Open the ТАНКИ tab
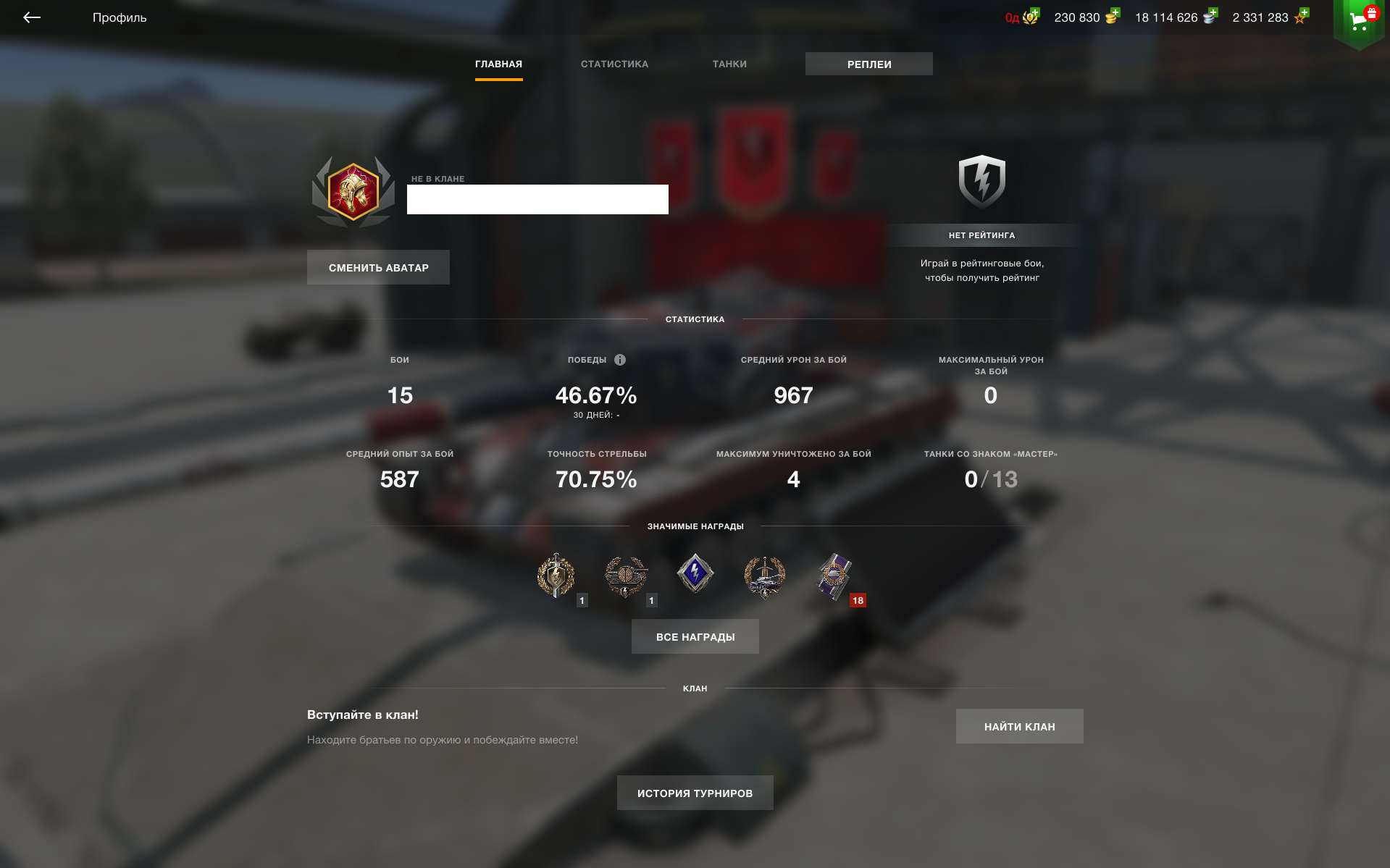The width and height of the screenshot is (1390, 868). tap(729, 64)
